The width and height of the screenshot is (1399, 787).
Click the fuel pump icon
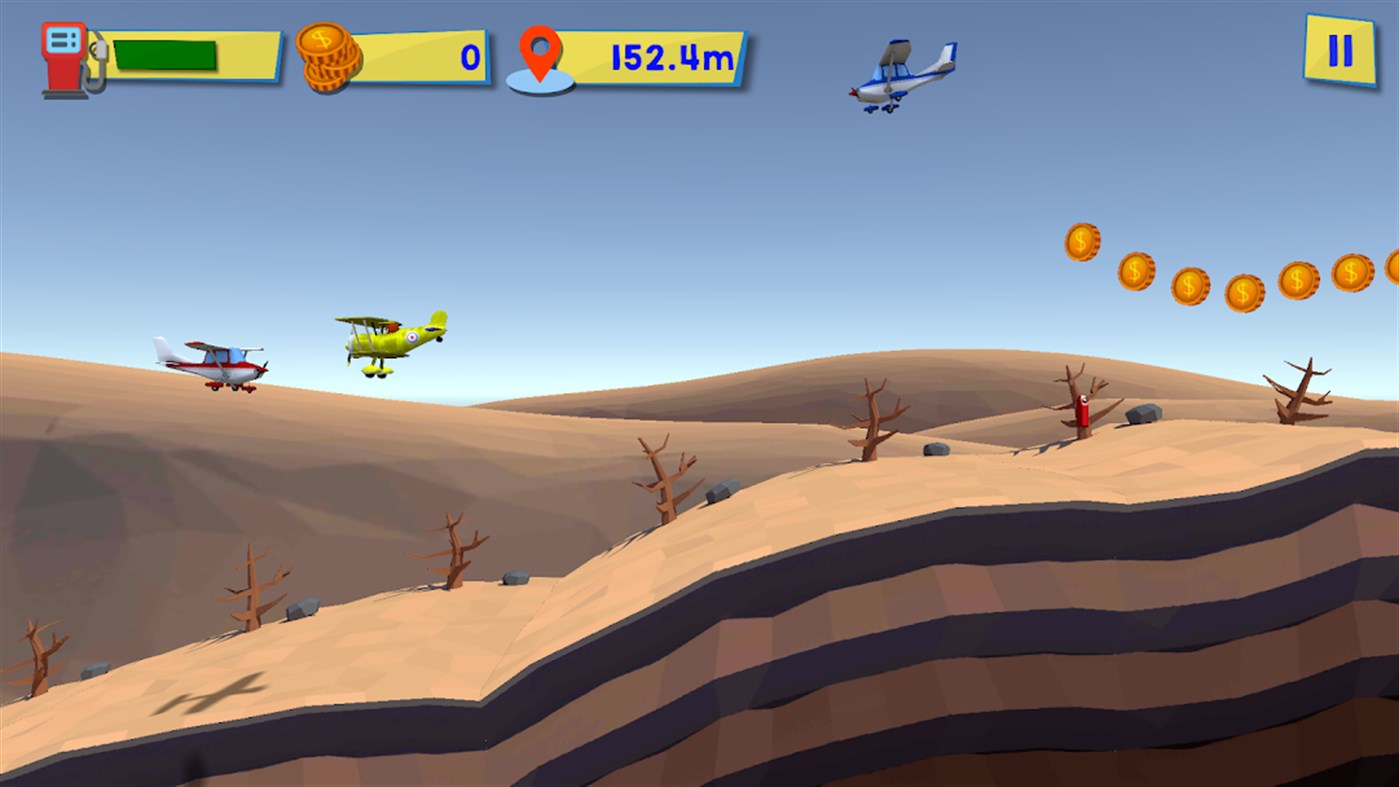tap(60, 55)
